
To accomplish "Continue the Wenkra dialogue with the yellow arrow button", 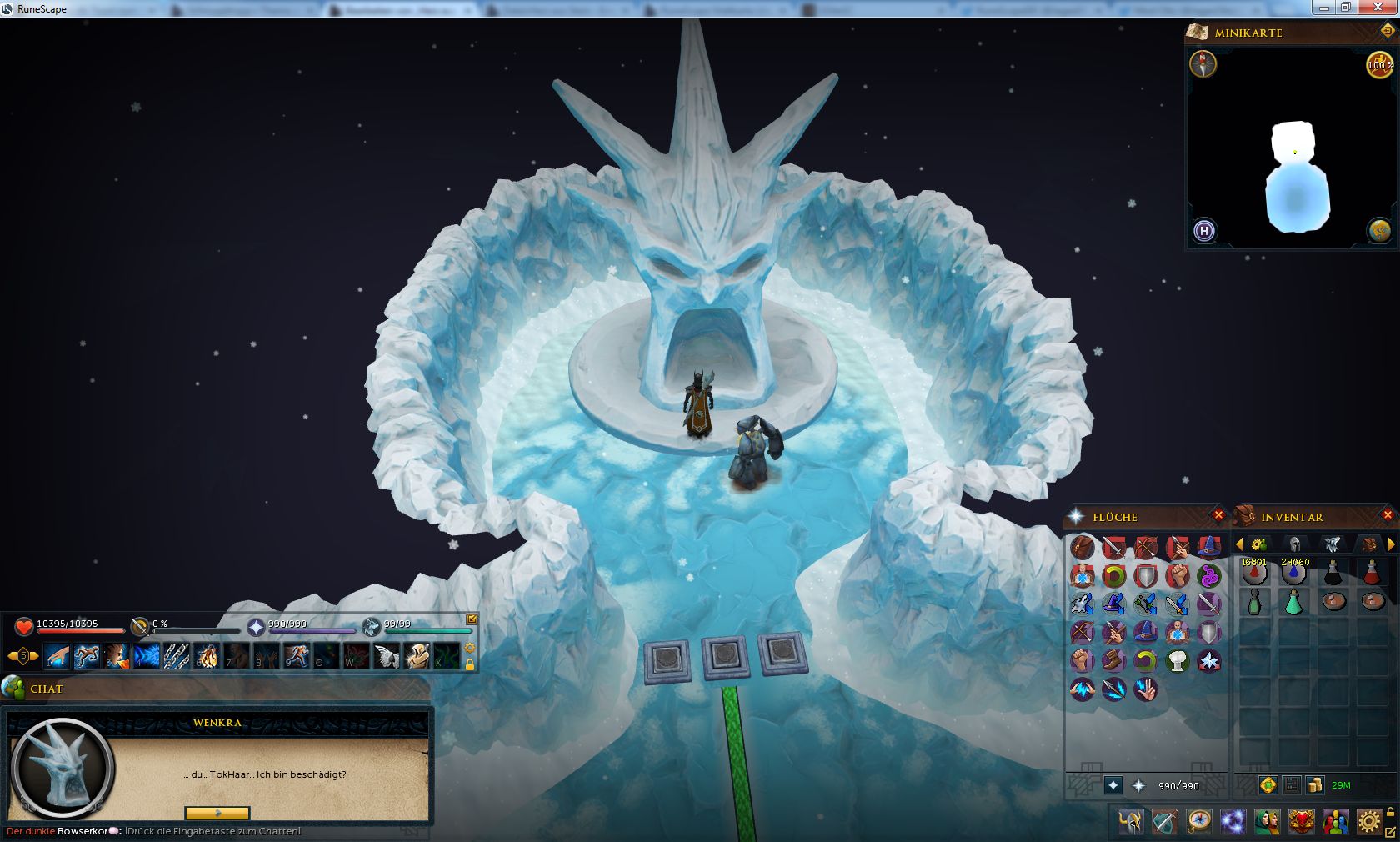I will tap(217, 813).
